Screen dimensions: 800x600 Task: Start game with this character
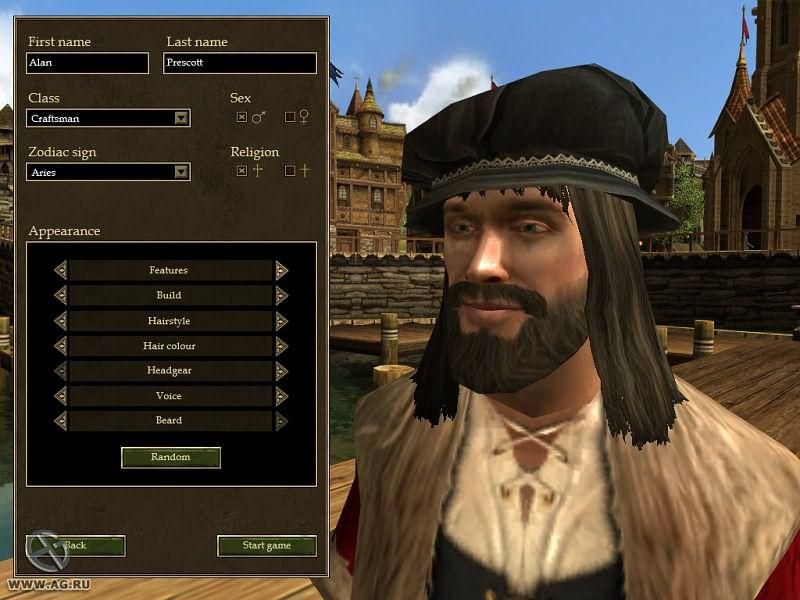267,546
